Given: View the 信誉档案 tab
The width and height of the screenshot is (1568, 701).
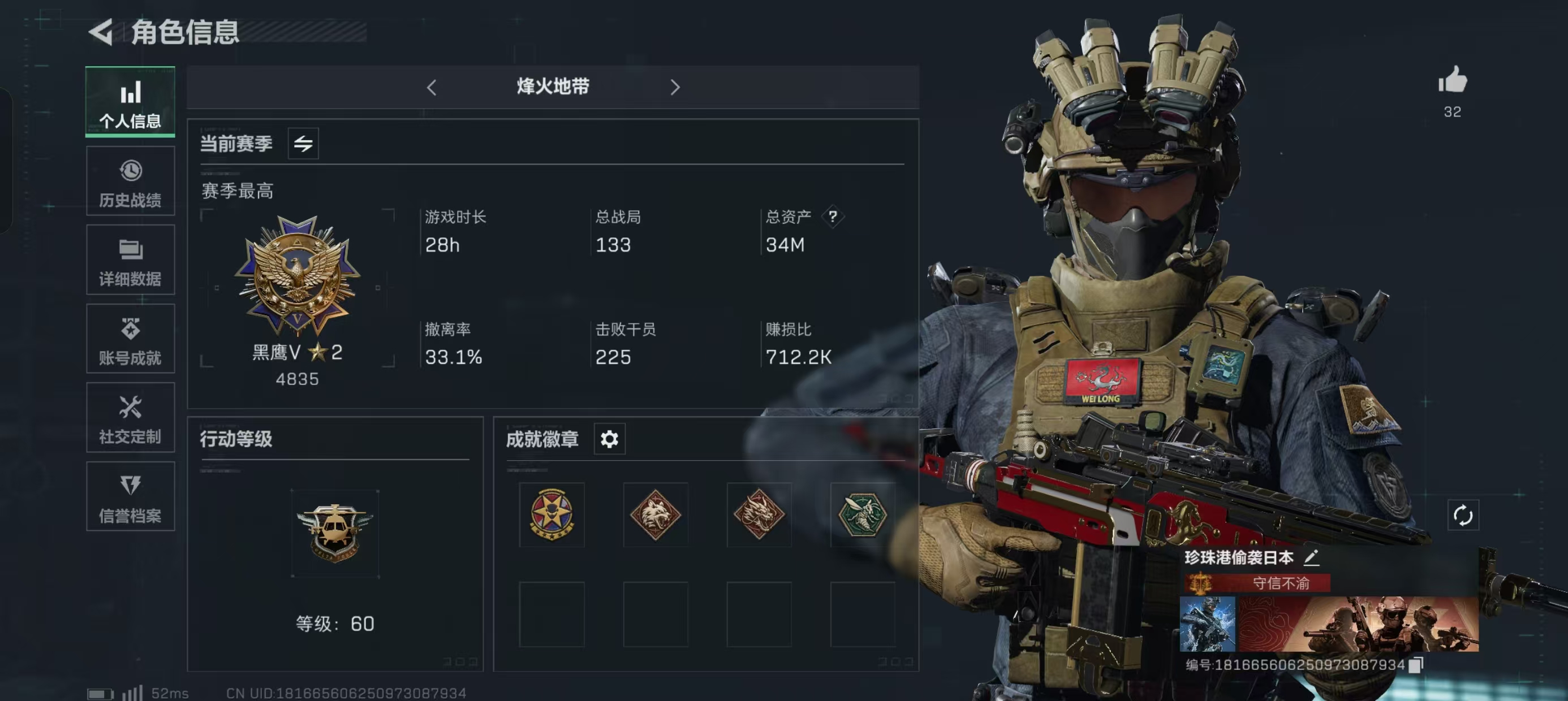Looking at the screenshot, I should tap(130, 496).
